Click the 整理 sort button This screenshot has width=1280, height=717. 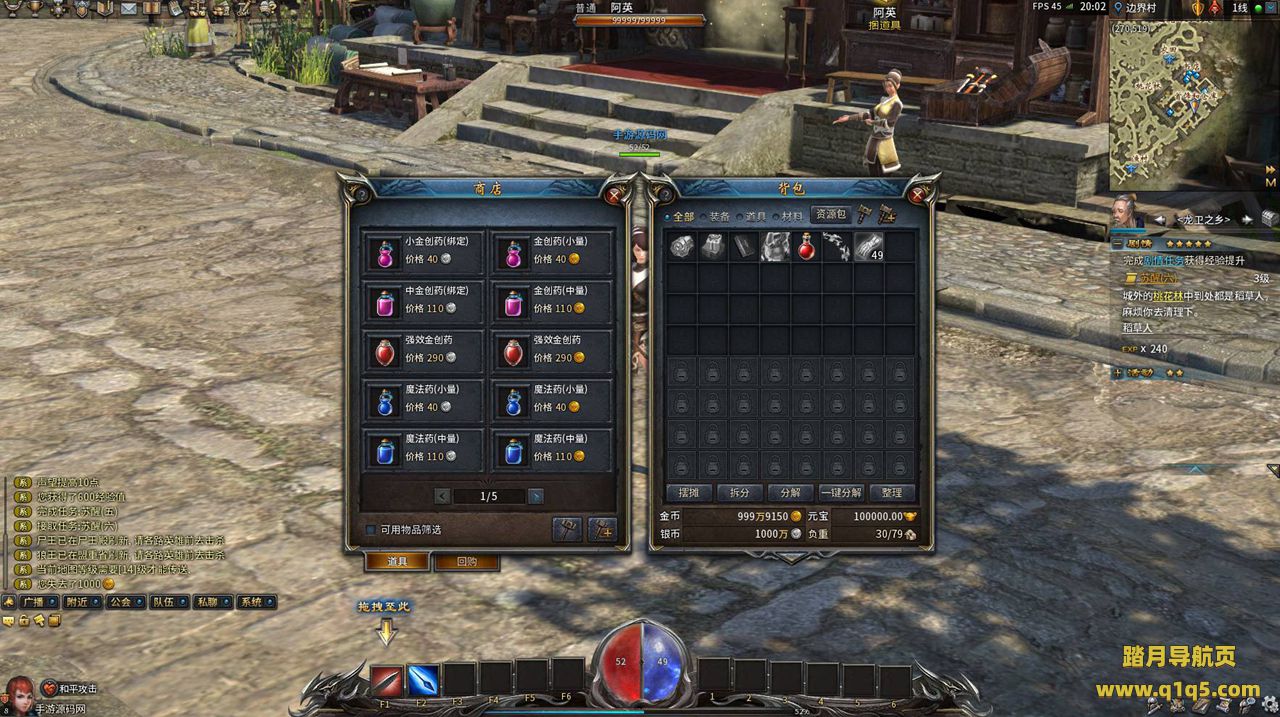click(x=892, y=493)
